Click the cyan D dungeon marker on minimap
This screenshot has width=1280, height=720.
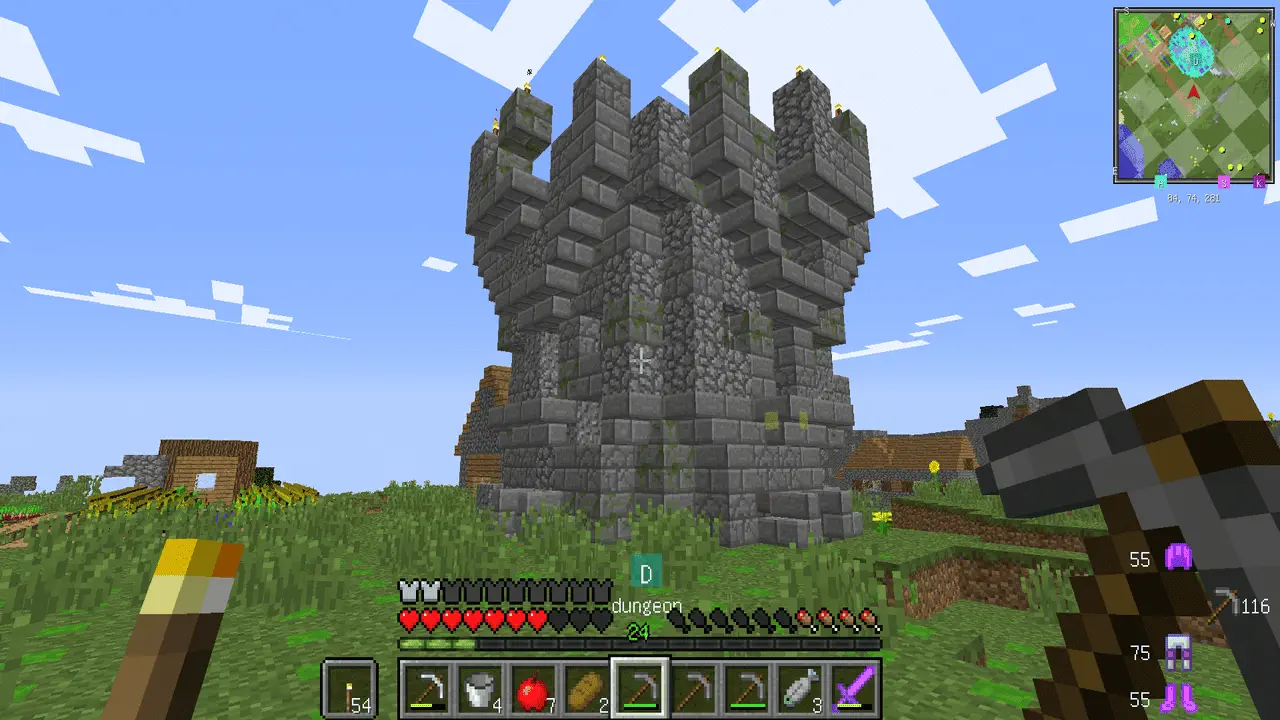pos(1194,62)
